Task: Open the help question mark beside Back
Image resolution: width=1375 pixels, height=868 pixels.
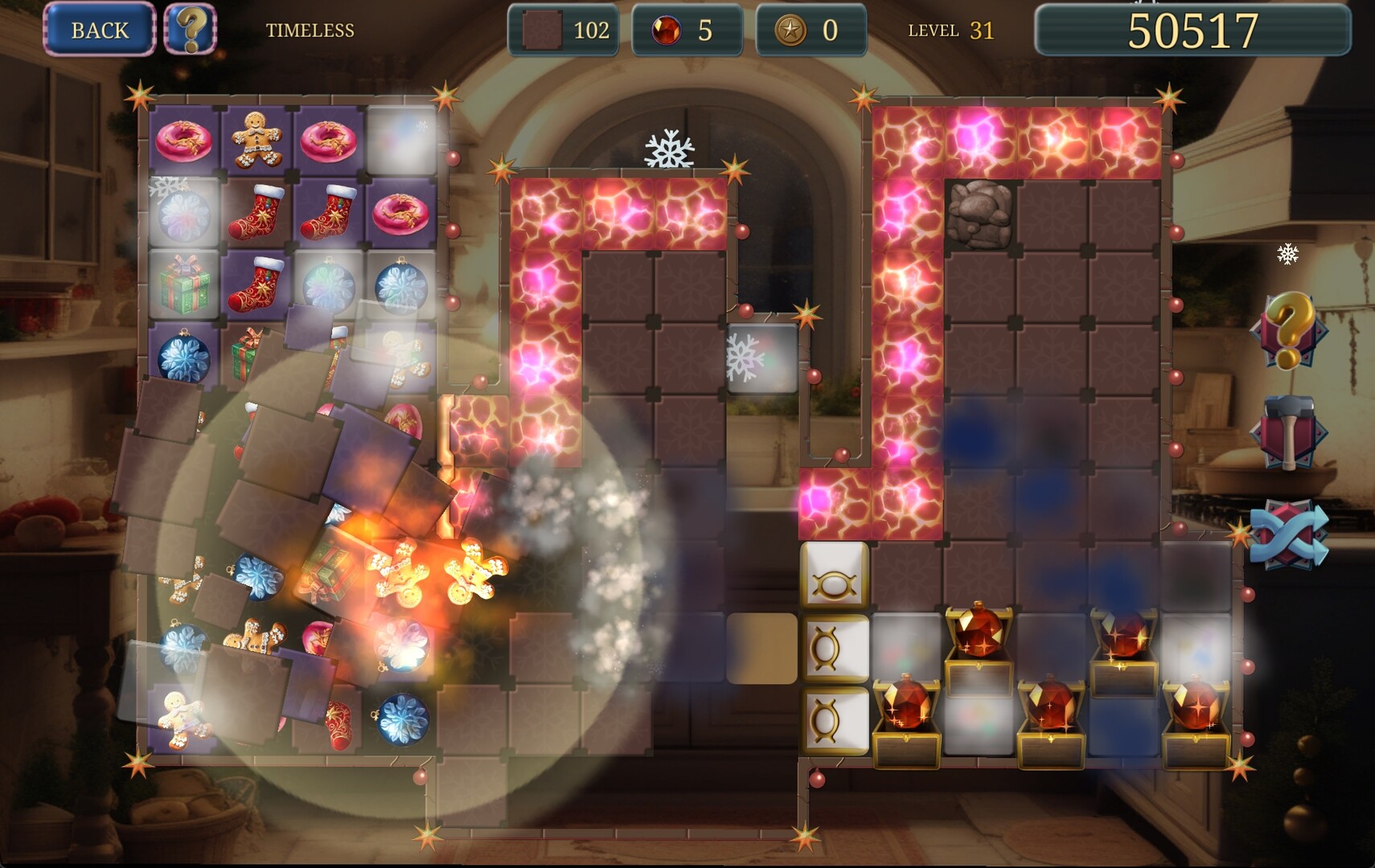Action: (x=193, y=31)
